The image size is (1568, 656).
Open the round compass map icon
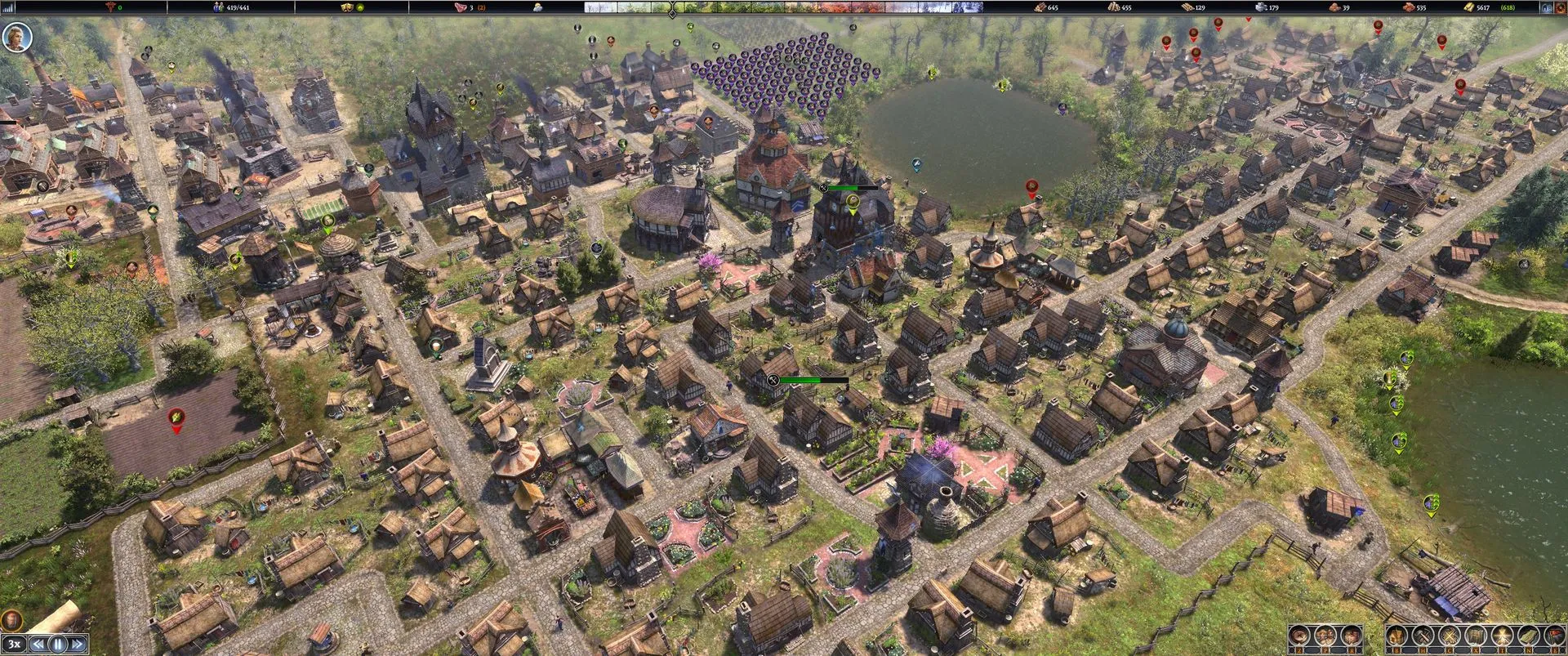pyautogui.click(x=1300, y=636)
